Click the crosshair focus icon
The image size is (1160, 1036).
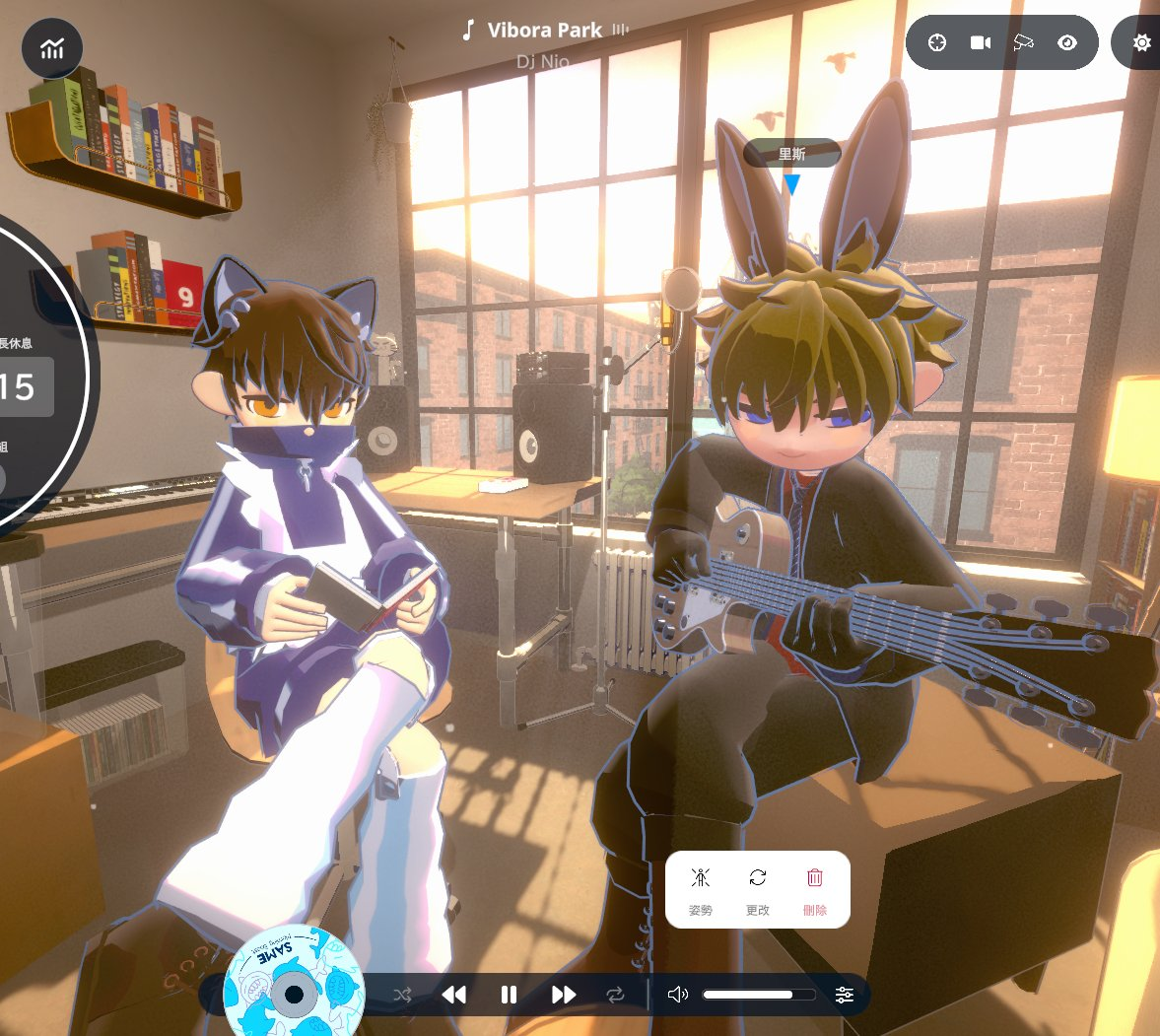pos(937,42)
